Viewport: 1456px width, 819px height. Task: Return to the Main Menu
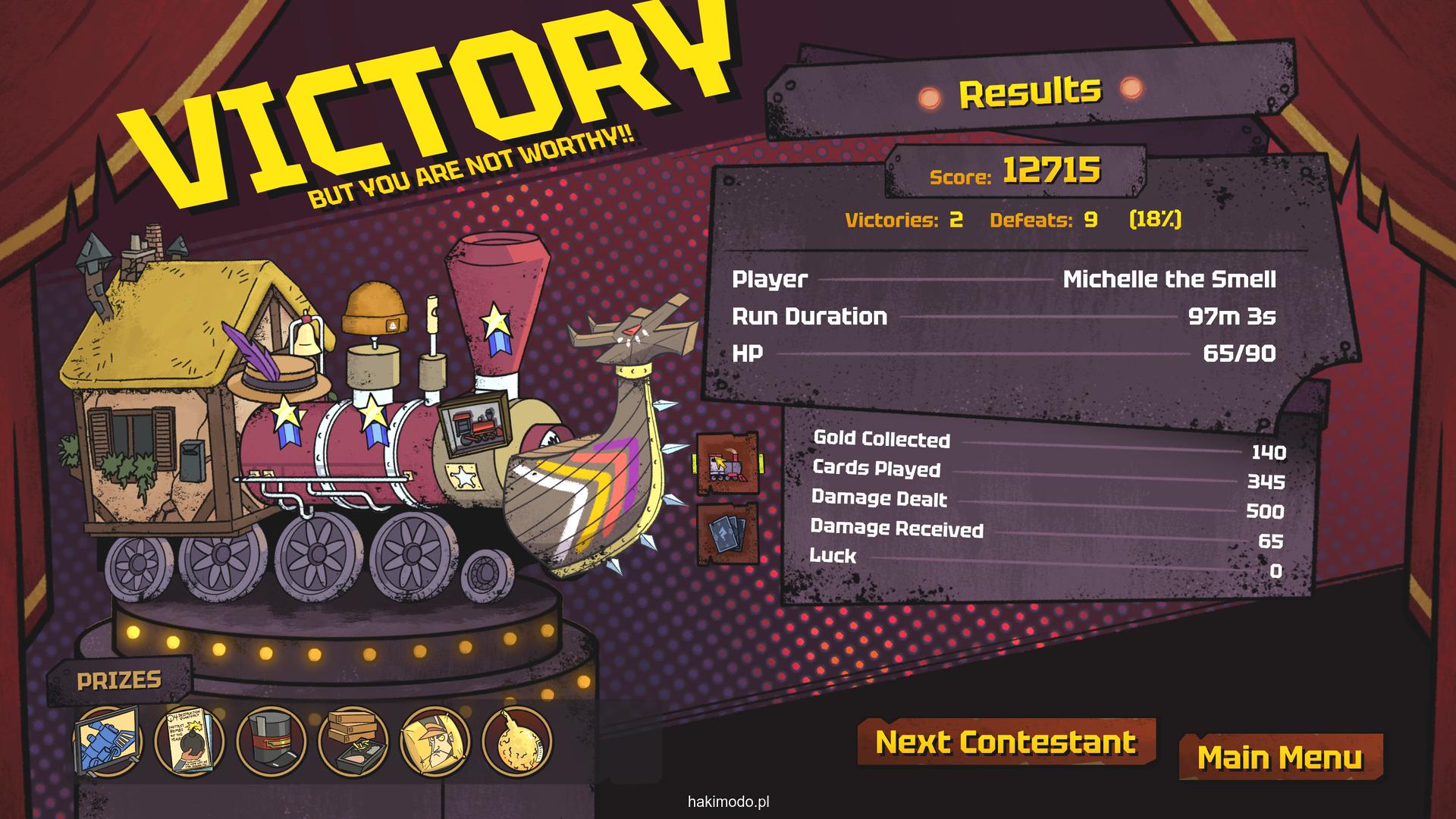(1280, 758)
